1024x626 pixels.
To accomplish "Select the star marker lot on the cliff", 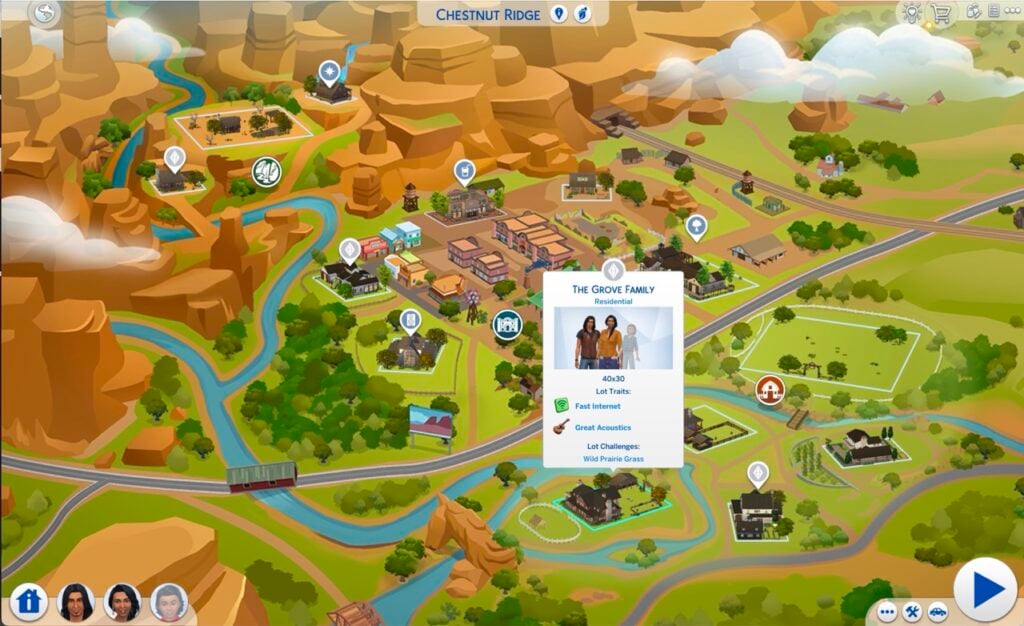I will 329,72.
